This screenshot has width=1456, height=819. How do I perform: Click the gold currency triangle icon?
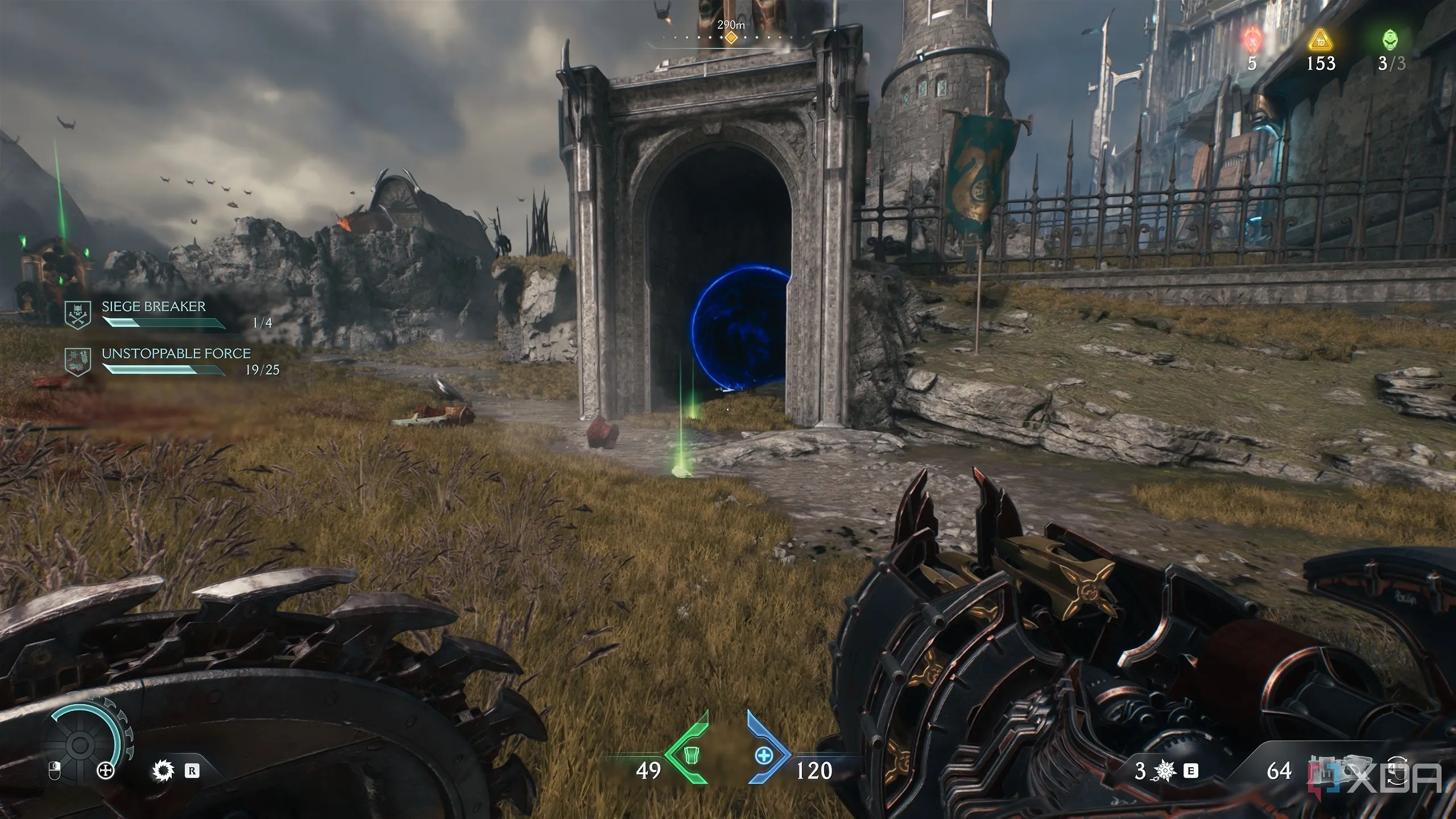pos(1319,40)
